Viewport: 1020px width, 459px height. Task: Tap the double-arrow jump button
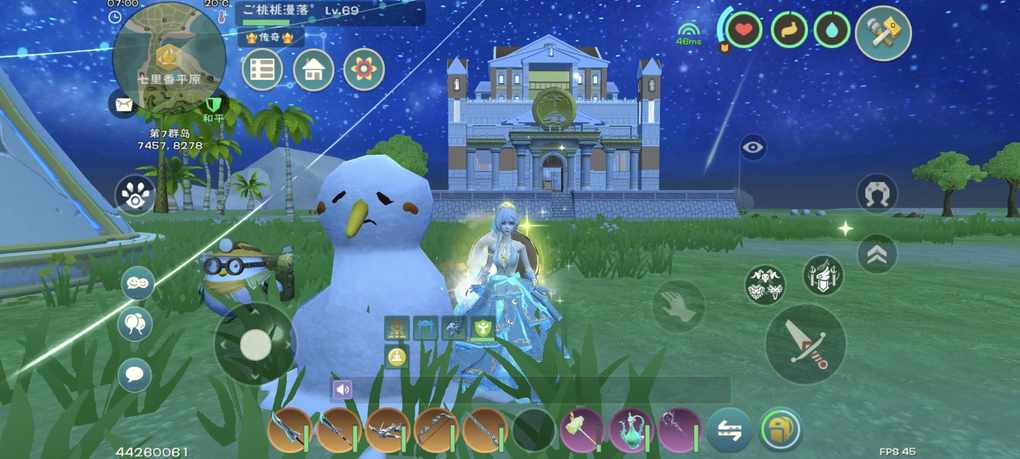[877, 254]
